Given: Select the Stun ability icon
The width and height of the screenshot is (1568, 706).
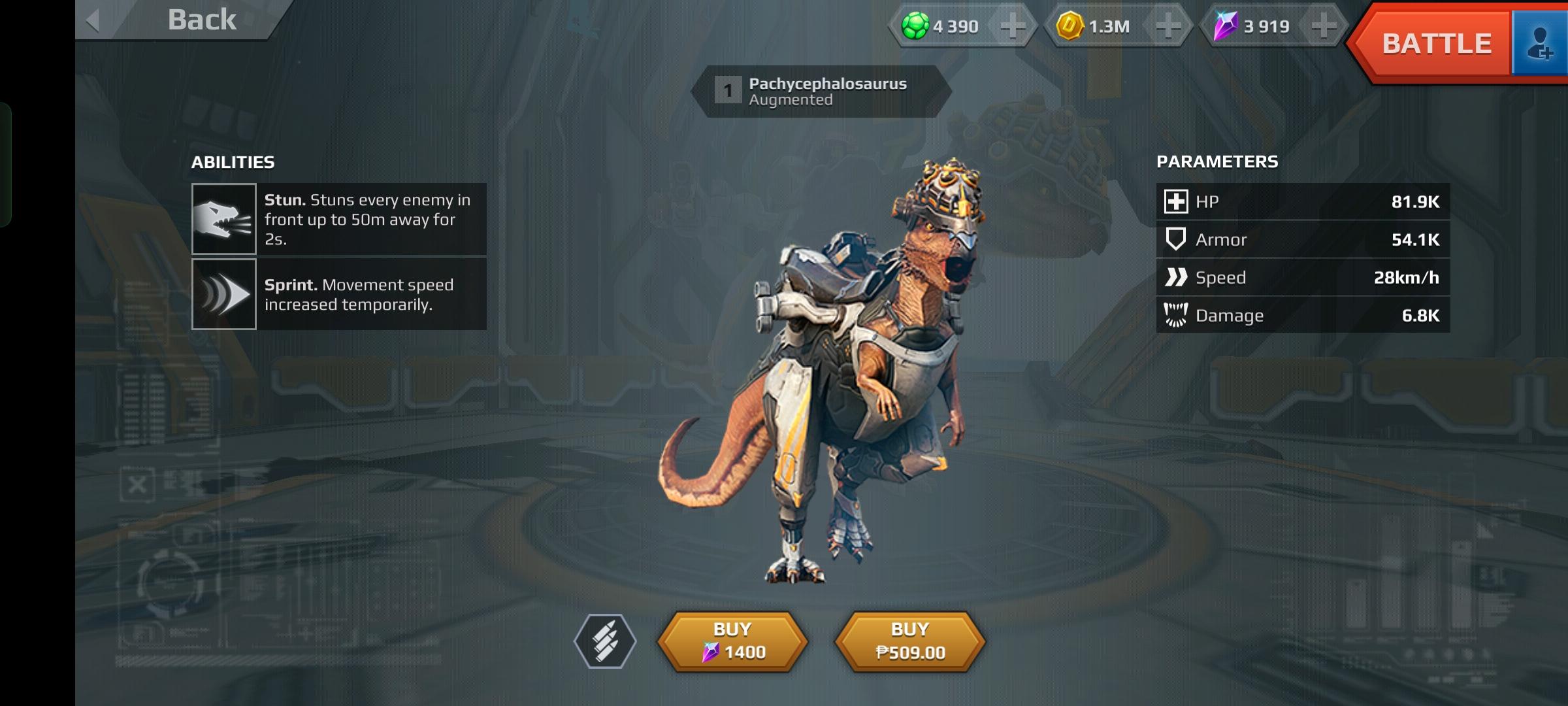Looking at the screenshot, I should [223, 219].
